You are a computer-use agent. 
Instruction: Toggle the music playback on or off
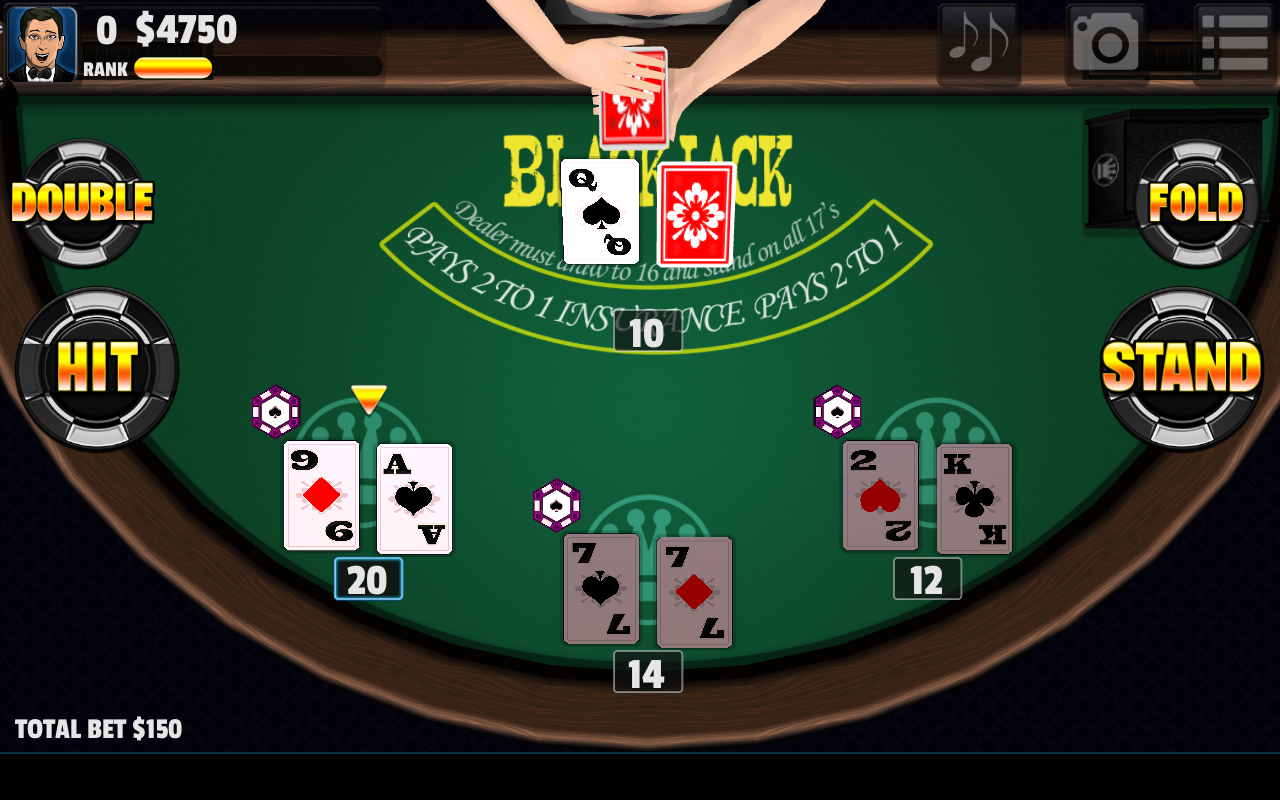coord(978,42)
